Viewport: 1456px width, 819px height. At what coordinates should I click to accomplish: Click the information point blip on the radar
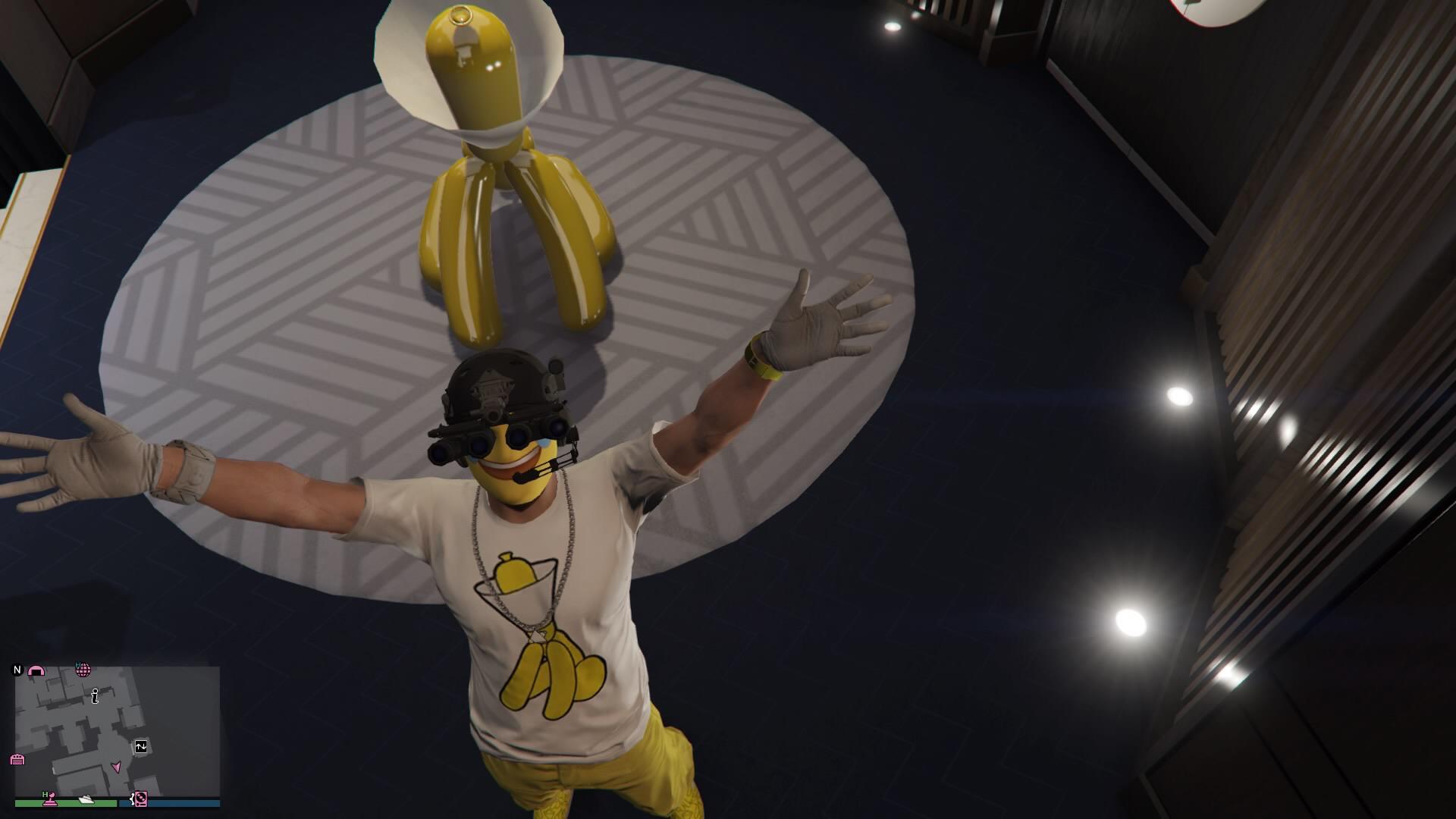click(x=95, y=697)
